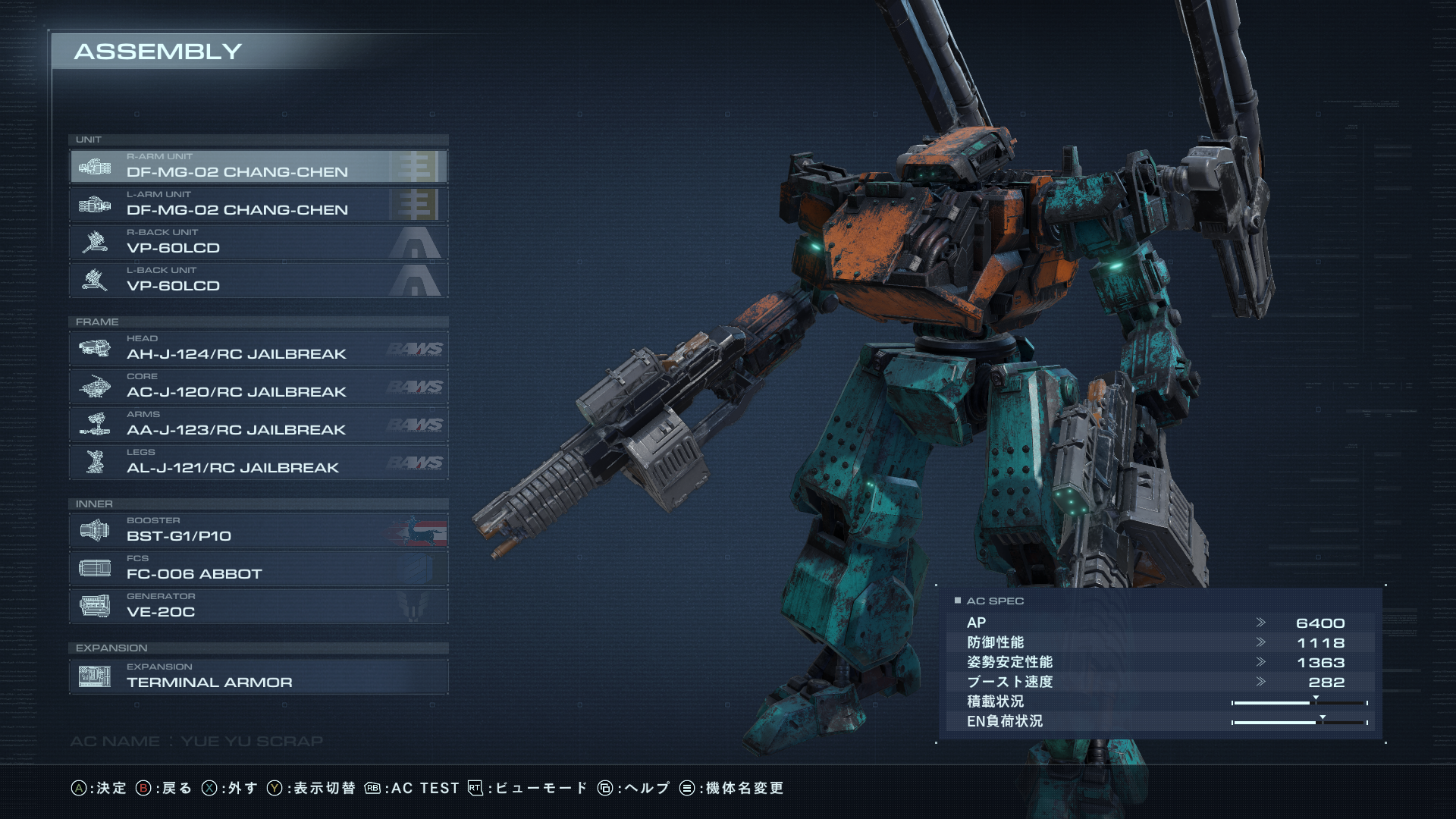
Task: Select the BOOSTER BST-G1/P10 slot
Action: pyautogui.click(x=258, y=530)
